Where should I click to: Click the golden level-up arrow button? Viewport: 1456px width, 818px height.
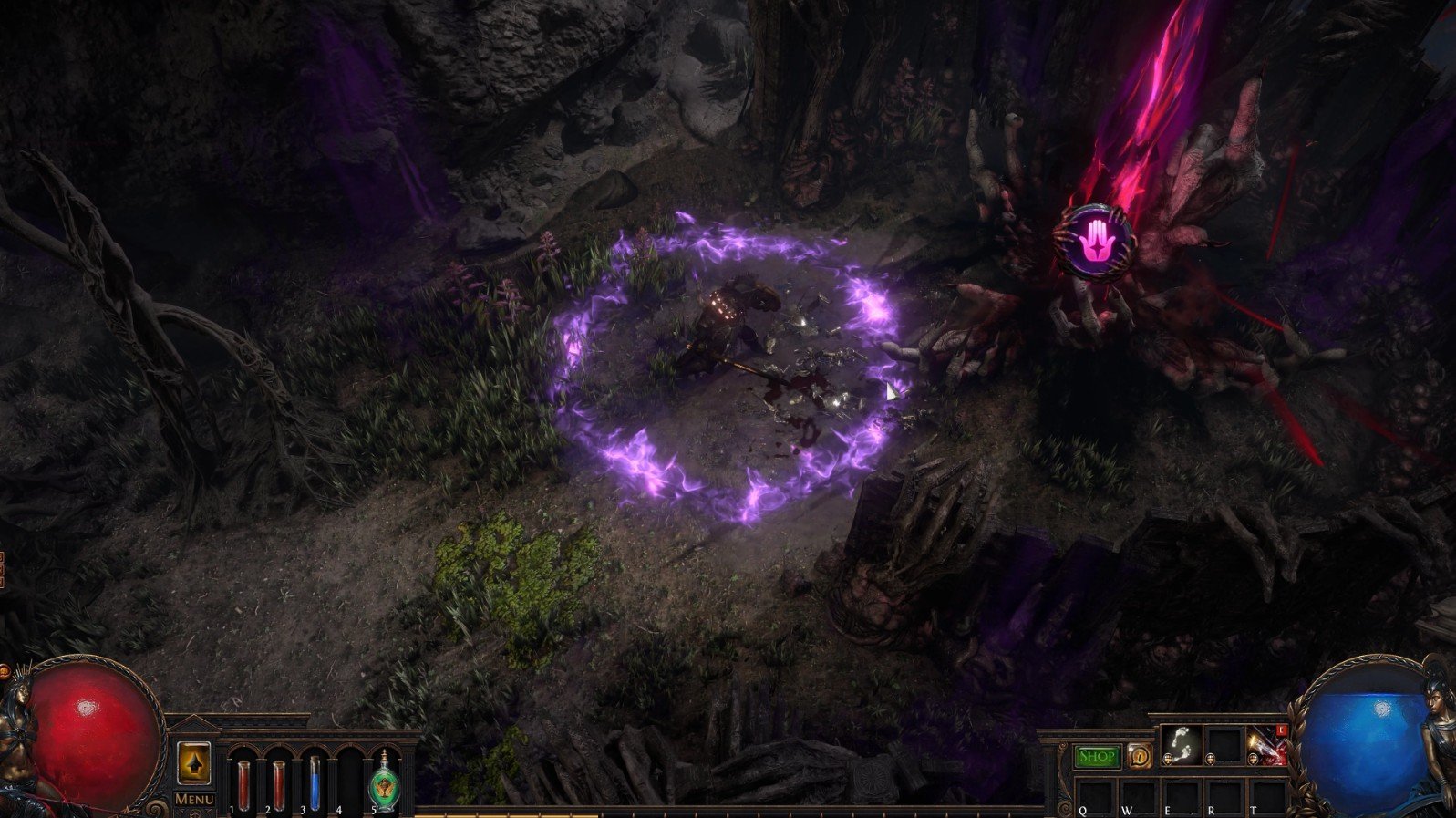tap(193, 764)
